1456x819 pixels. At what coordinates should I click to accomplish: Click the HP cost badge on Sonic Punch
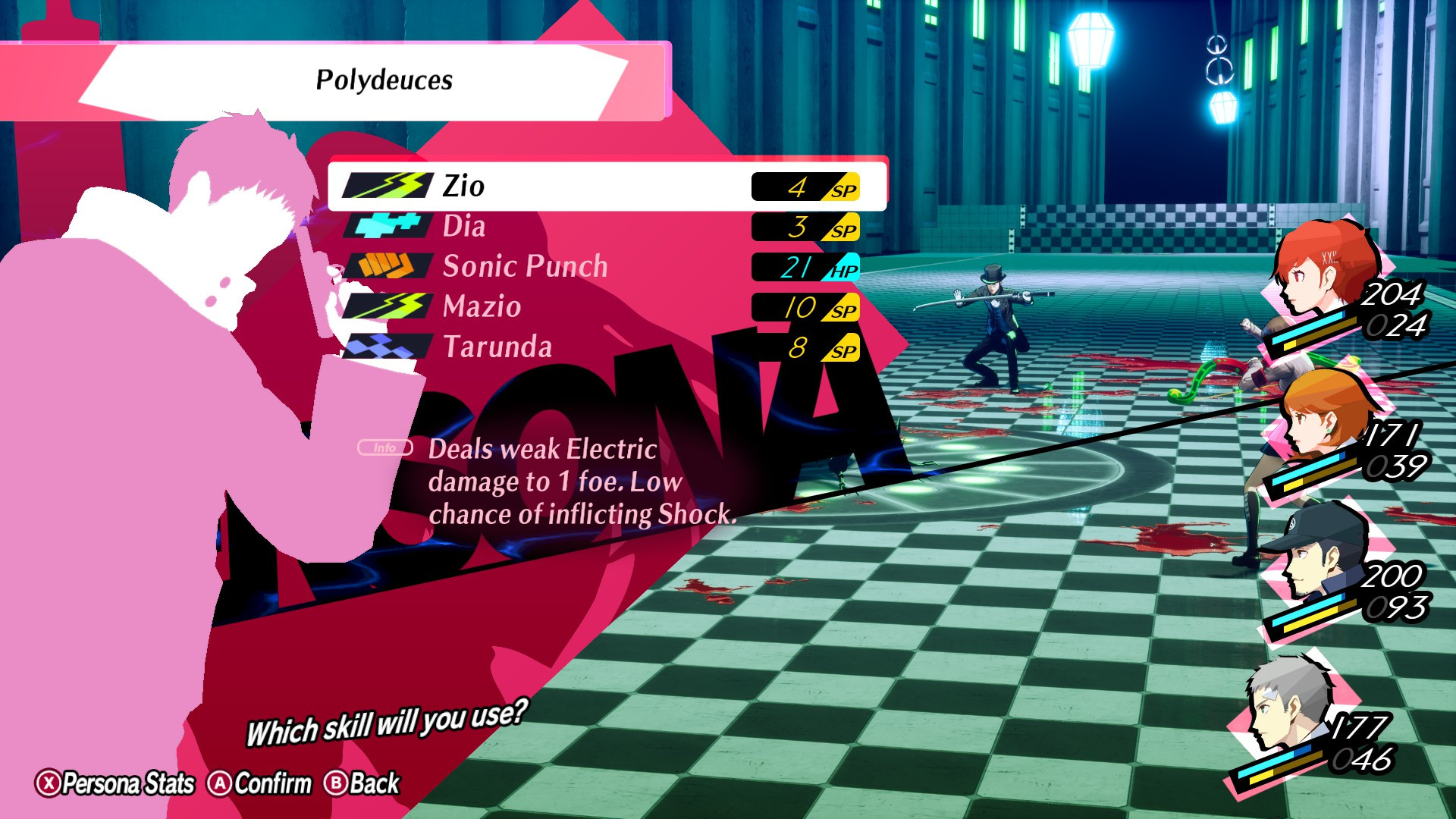804,266
